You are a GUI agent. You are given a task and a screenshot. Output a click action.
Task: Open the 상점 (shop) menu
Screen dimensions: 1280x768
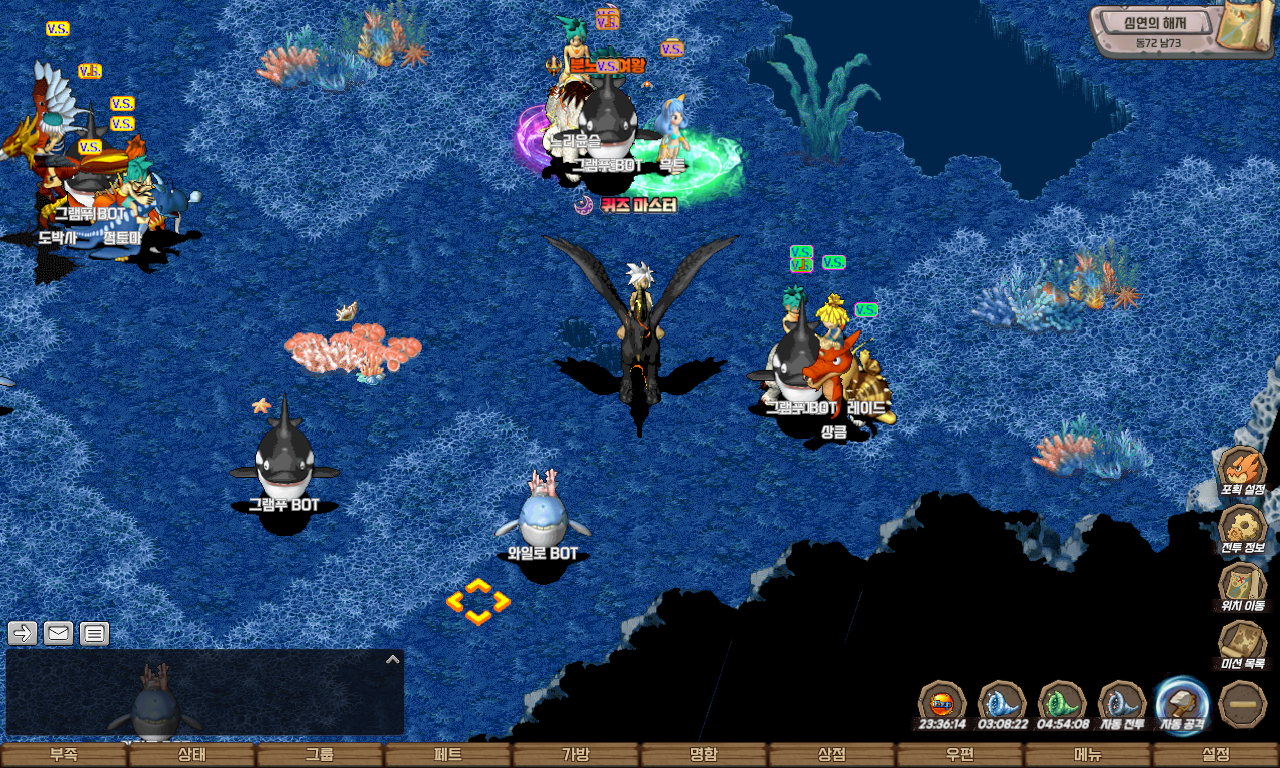(832, 755)
